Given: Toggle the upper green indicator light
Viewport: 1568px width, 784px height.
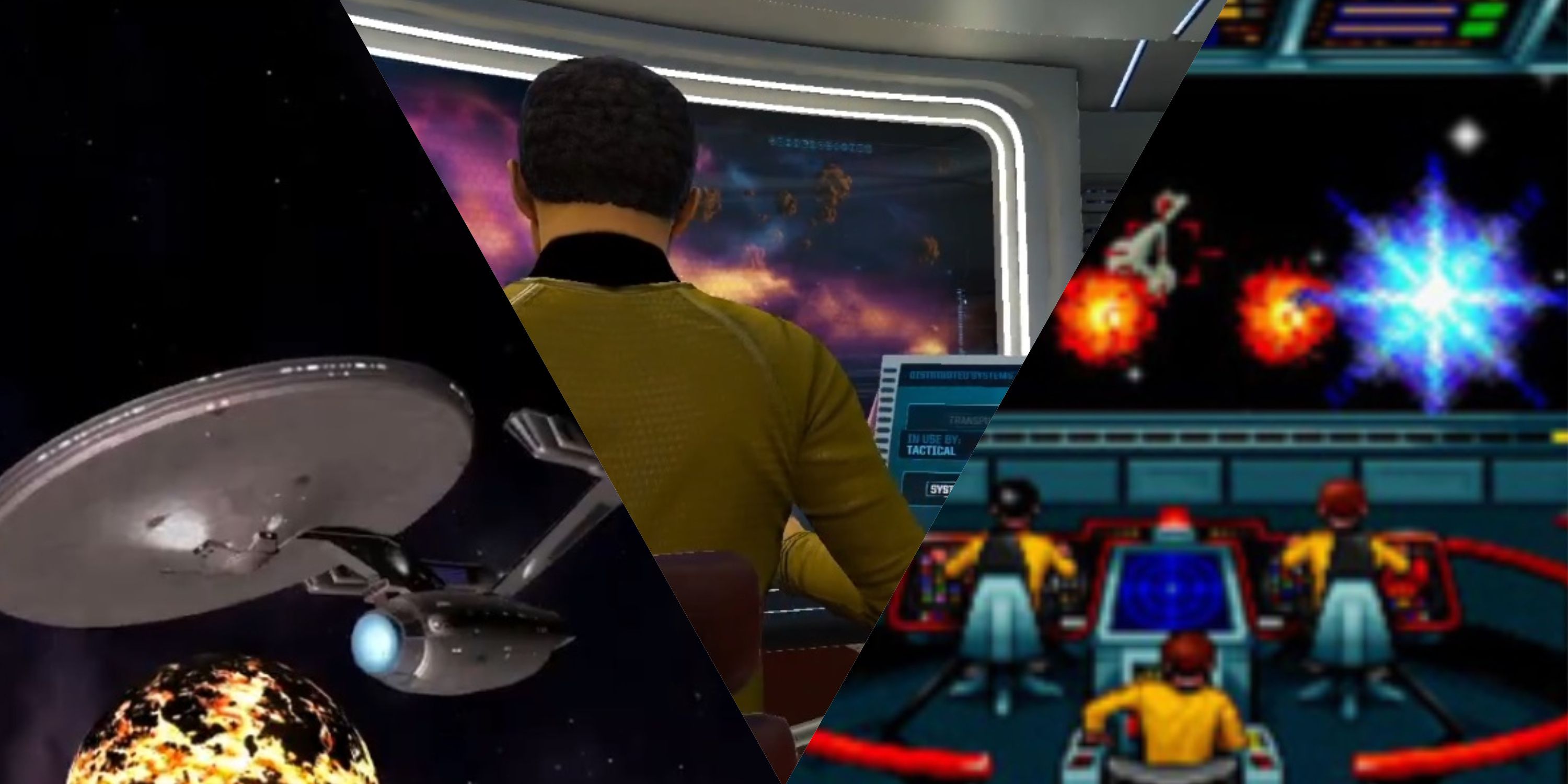Looking at the screenshot, I should point(1490,10).
